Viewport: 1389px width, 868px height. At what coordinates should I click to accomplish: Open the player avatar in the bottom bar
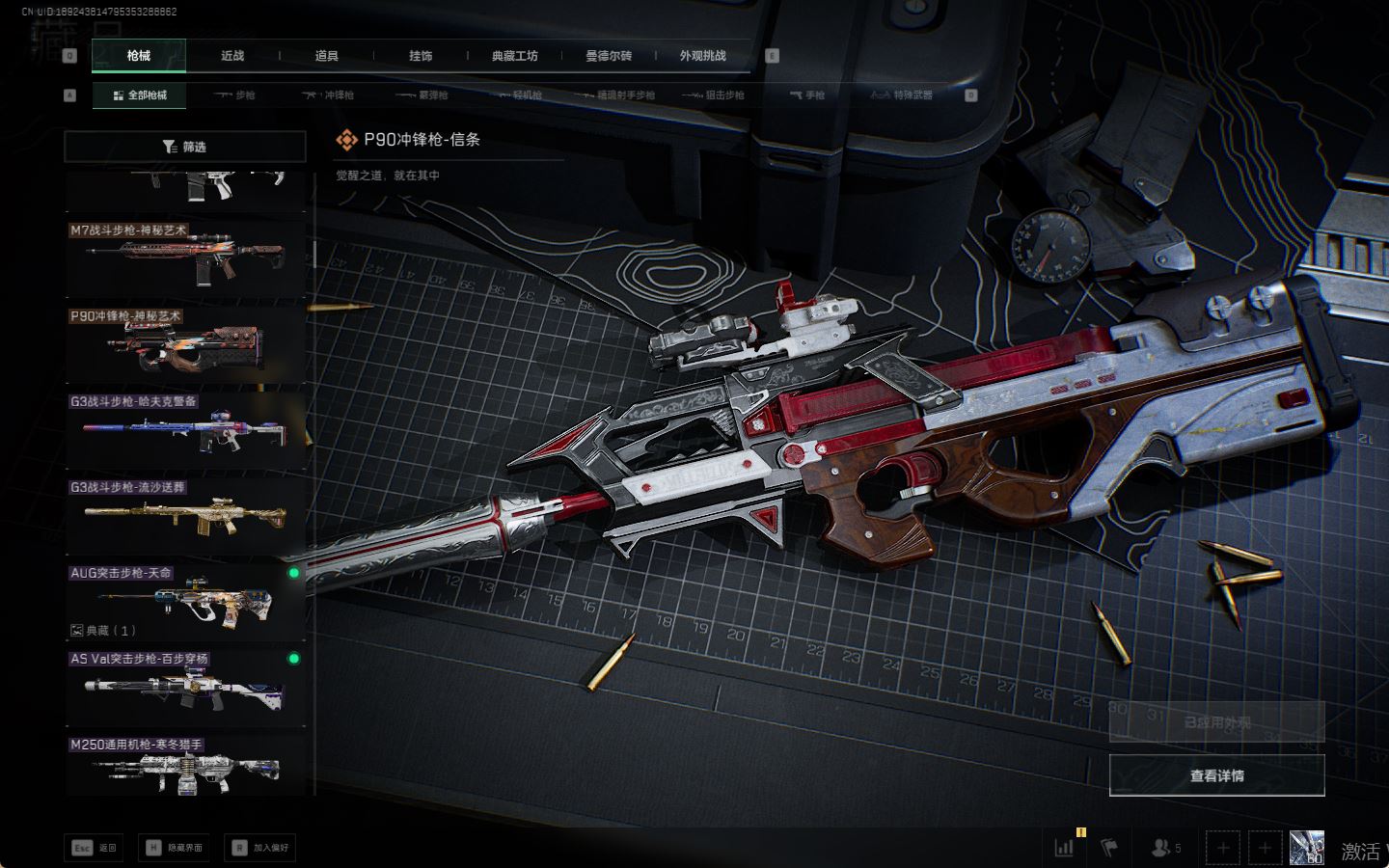tap(1306, 848)
